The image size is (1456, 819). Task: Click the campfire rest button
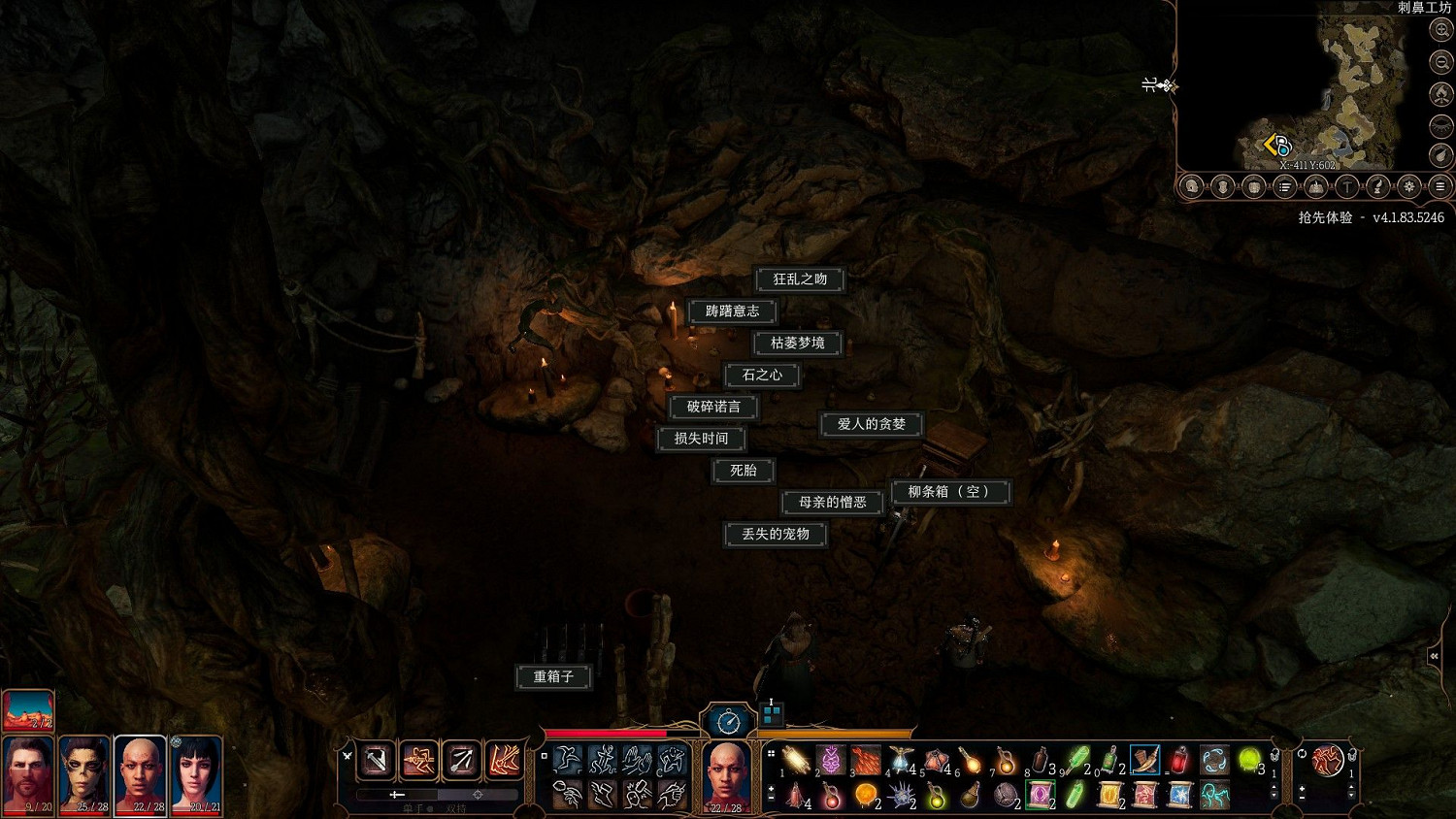(x=1441, y=93)
